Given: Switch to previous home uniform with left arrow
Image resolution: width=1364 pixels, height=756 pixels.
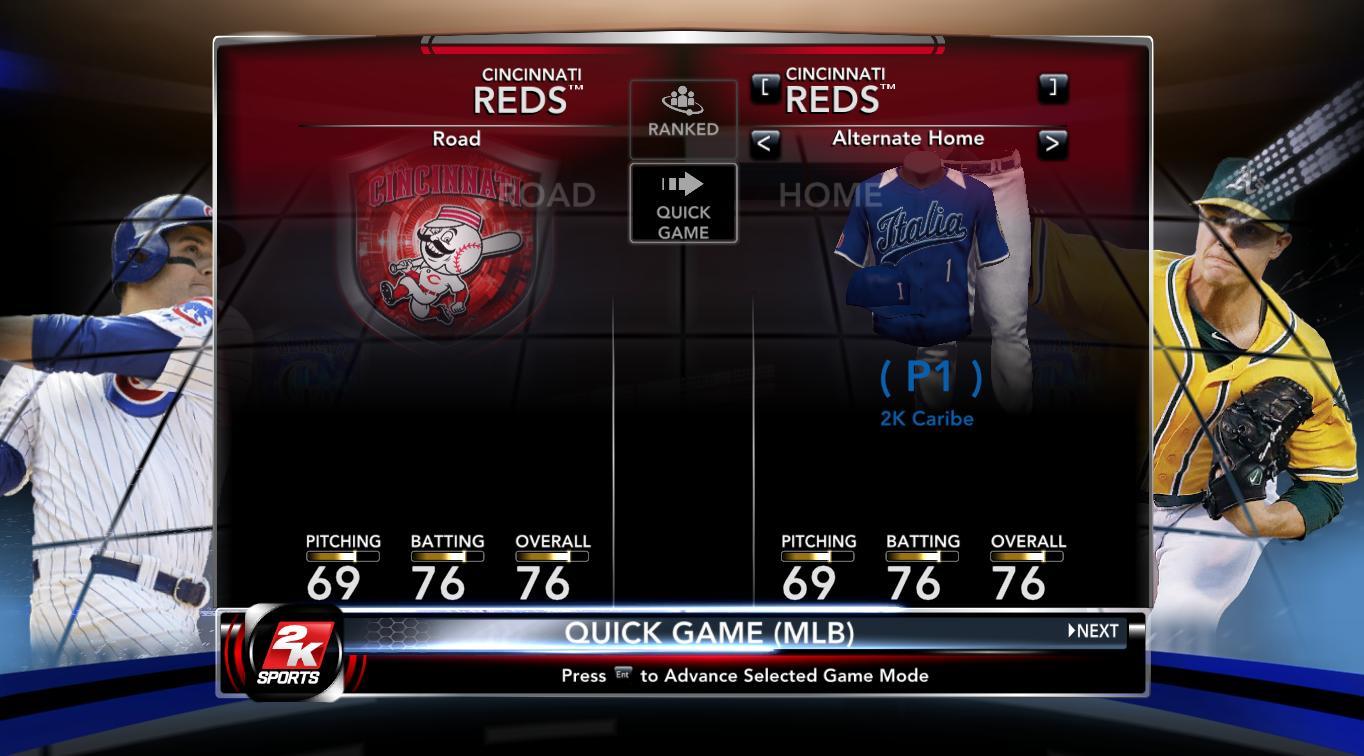Looking at the screenshot, I should pyautogui.click(x=764, y=143).
